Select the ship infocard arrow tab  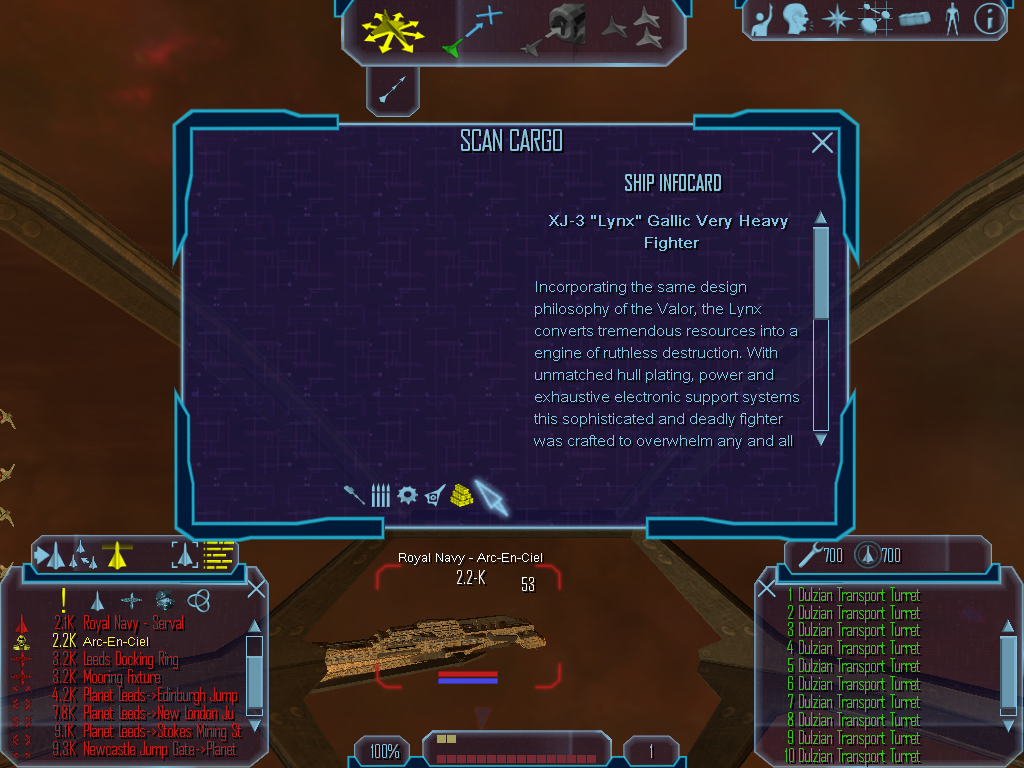491,496
